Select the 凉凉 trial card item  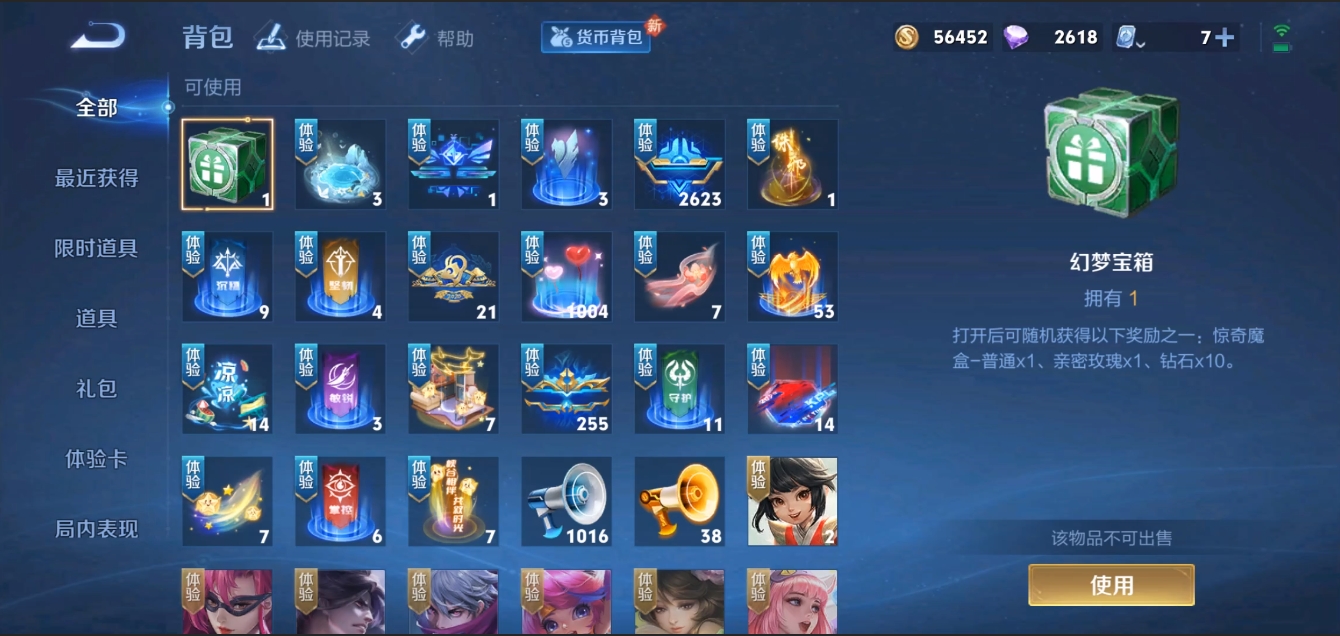(227, 390)
